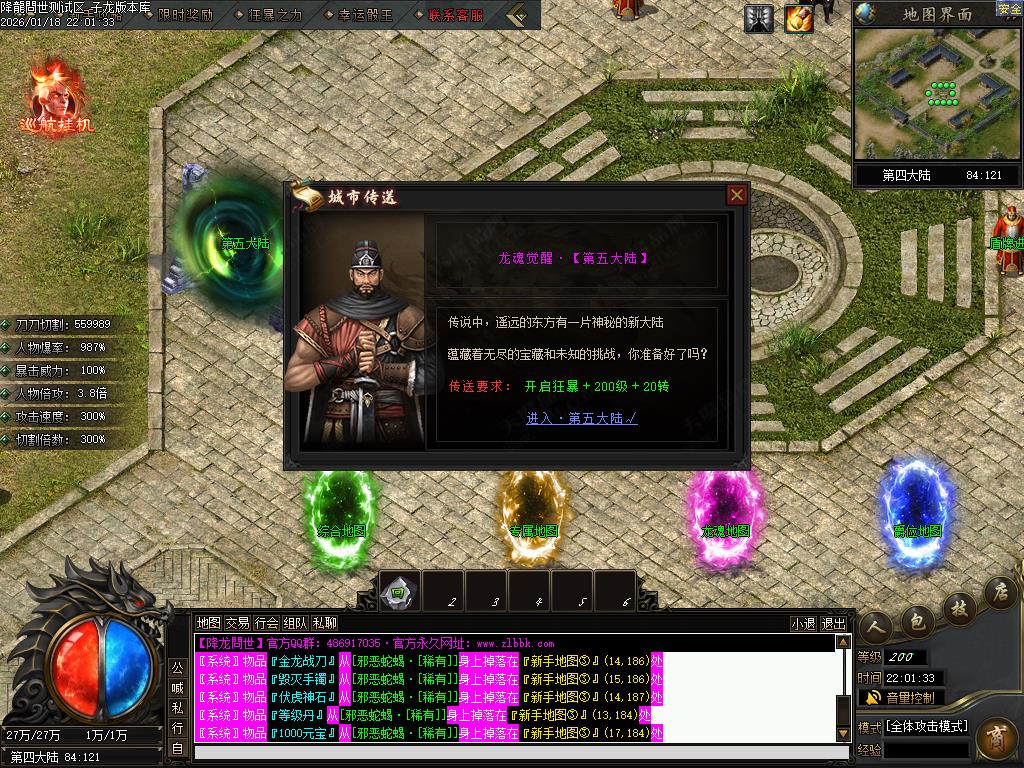Click the 小退 logout button
The width and height of the screenshot is (1024, 768).
803,623
